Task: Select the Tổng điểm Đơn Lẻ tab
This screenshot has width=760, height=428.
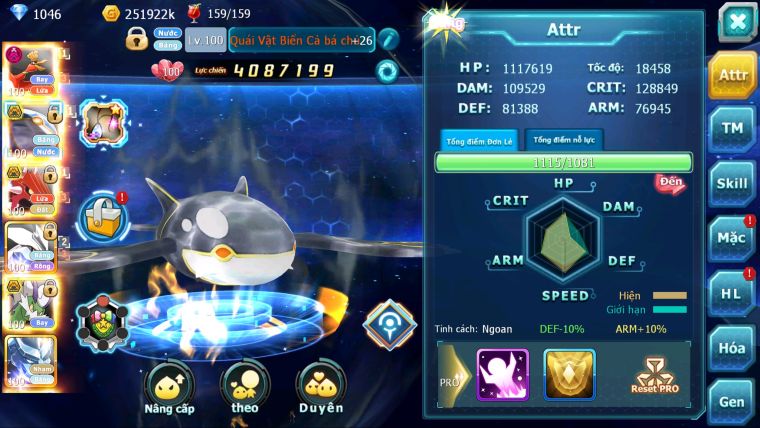Action: 481,141
